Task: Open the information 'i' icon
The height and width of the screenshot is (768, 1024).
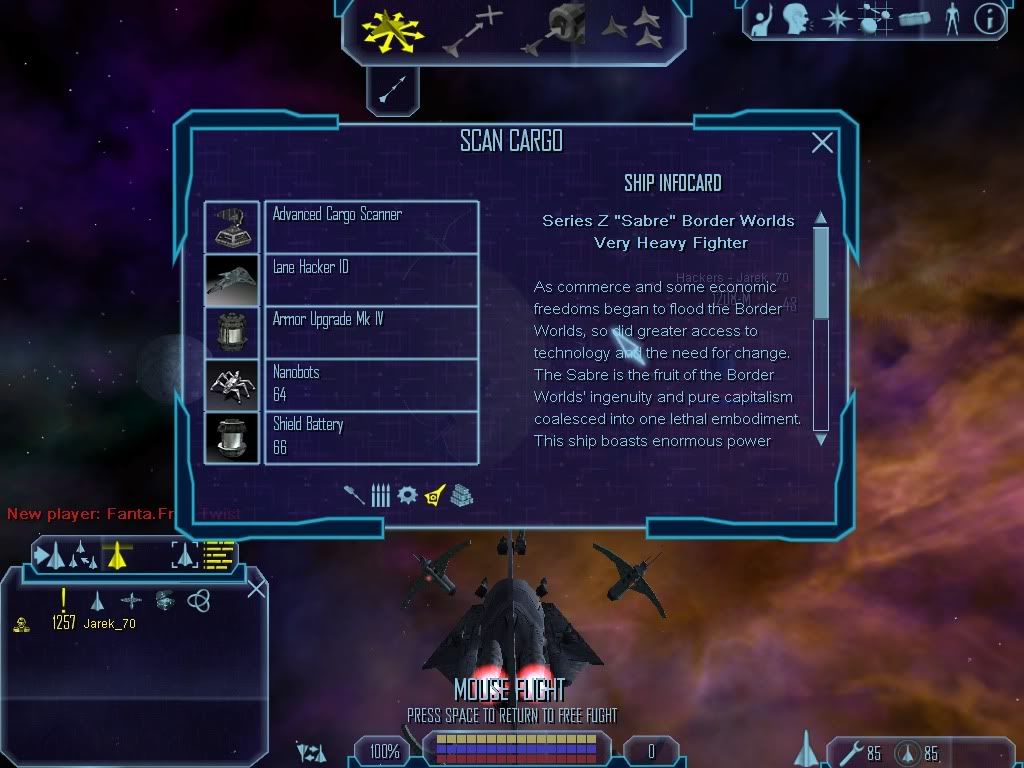Action: pyautogui.click(x=989, y=19)
